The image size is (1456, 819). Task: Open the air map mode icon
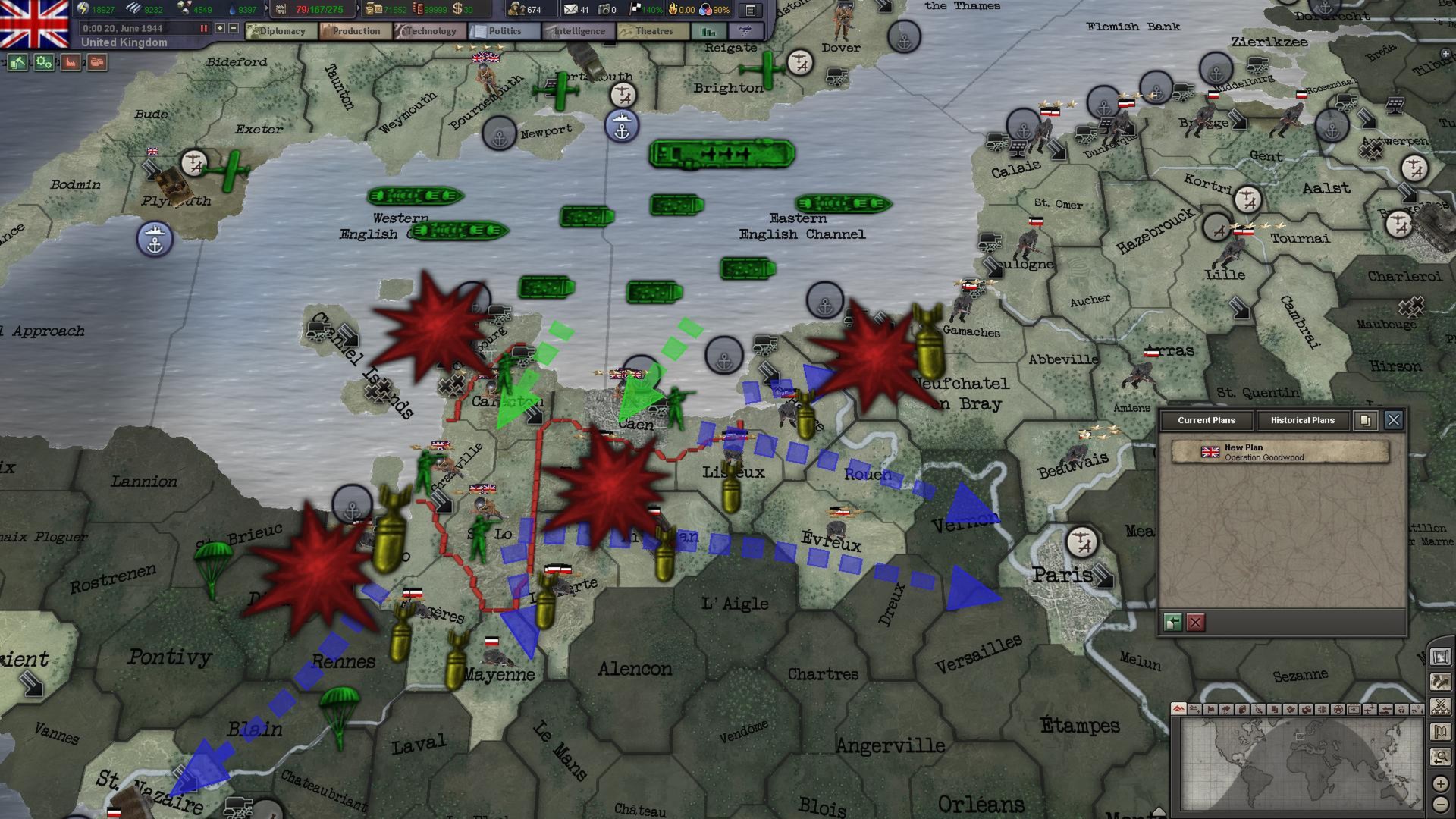[1371, 709]
